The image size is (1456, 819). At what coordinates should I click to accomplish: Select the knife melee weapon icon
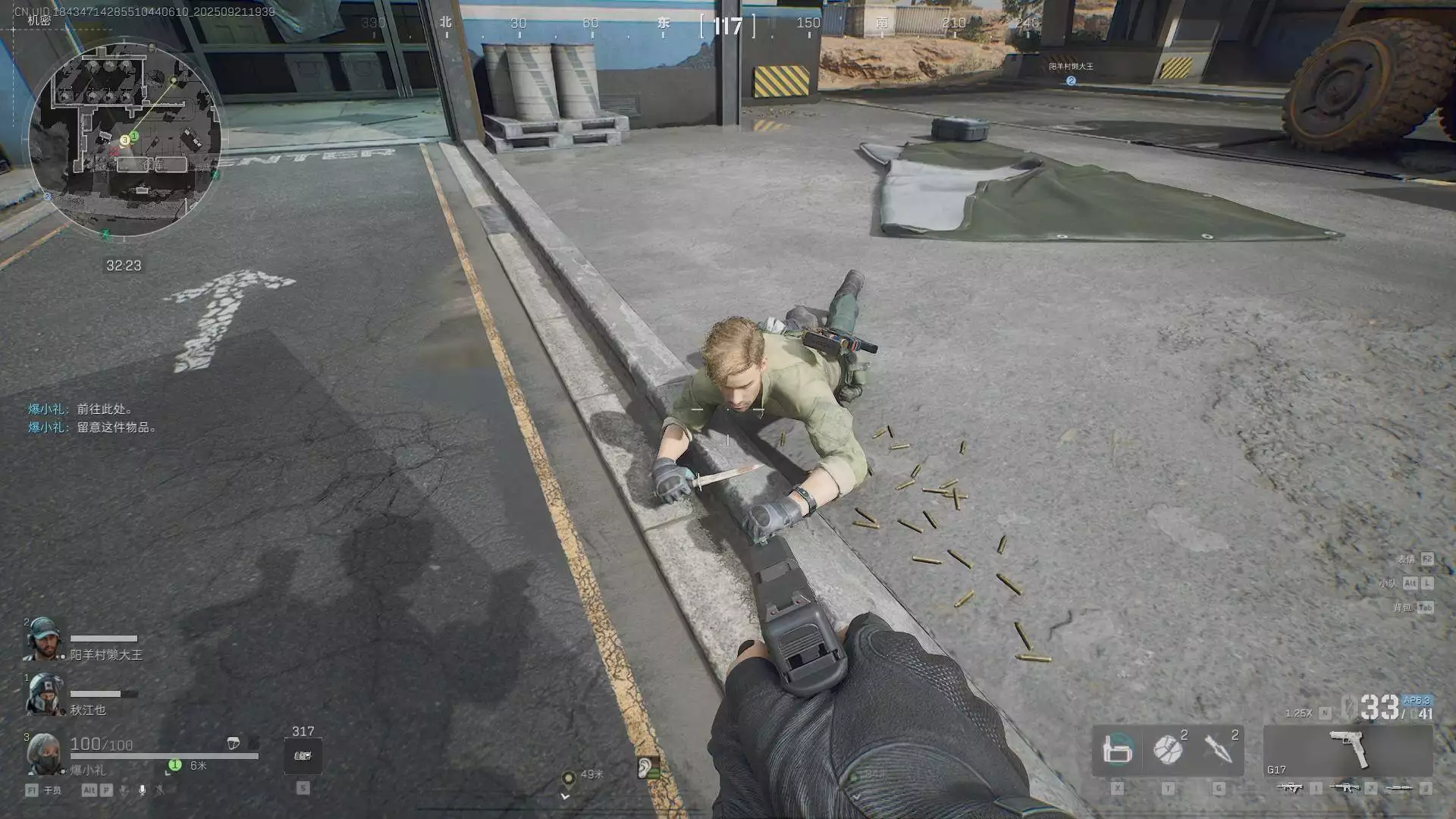coord(1399,789)
